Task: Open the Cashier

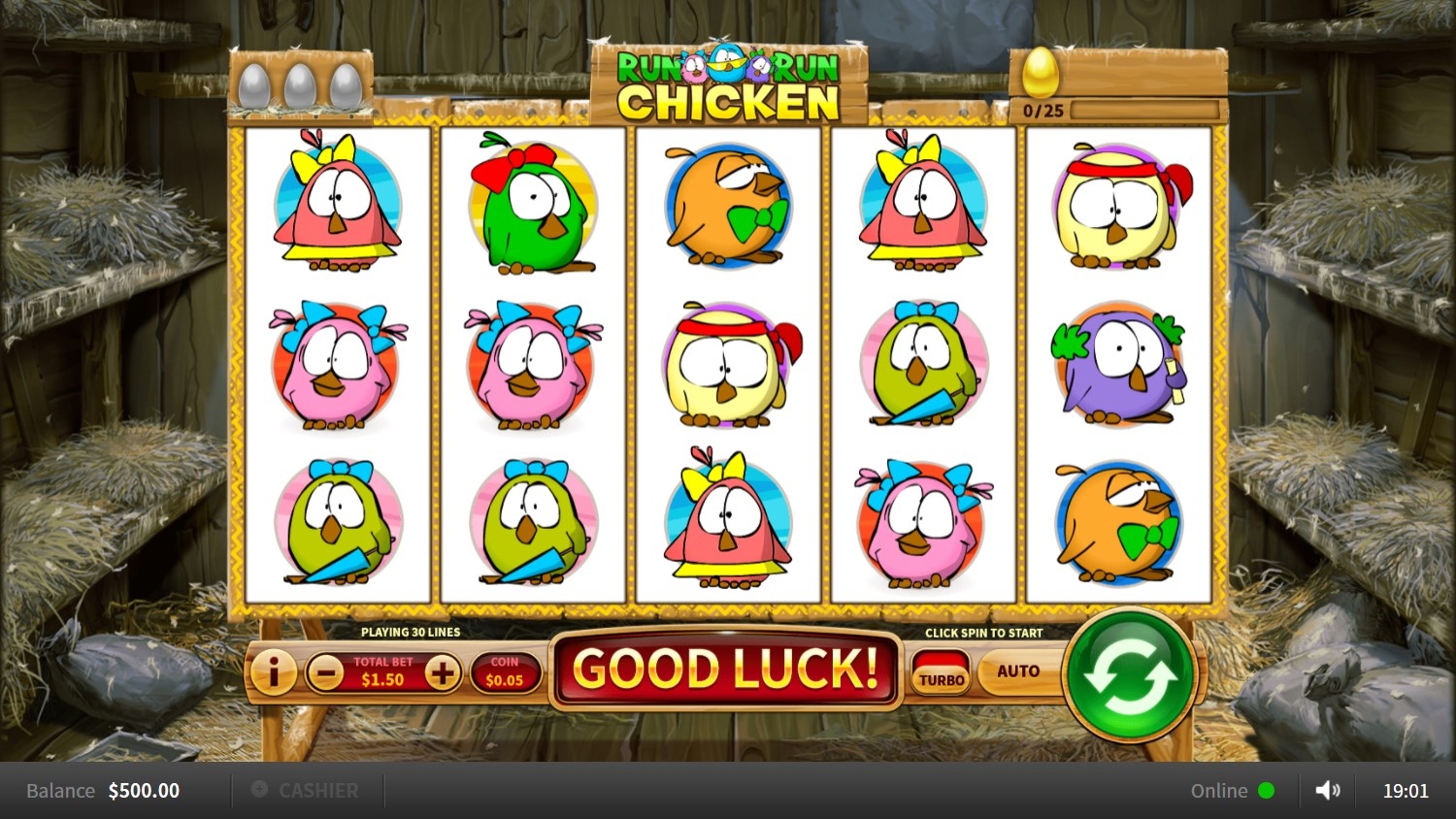Action: tap(307, 791)
